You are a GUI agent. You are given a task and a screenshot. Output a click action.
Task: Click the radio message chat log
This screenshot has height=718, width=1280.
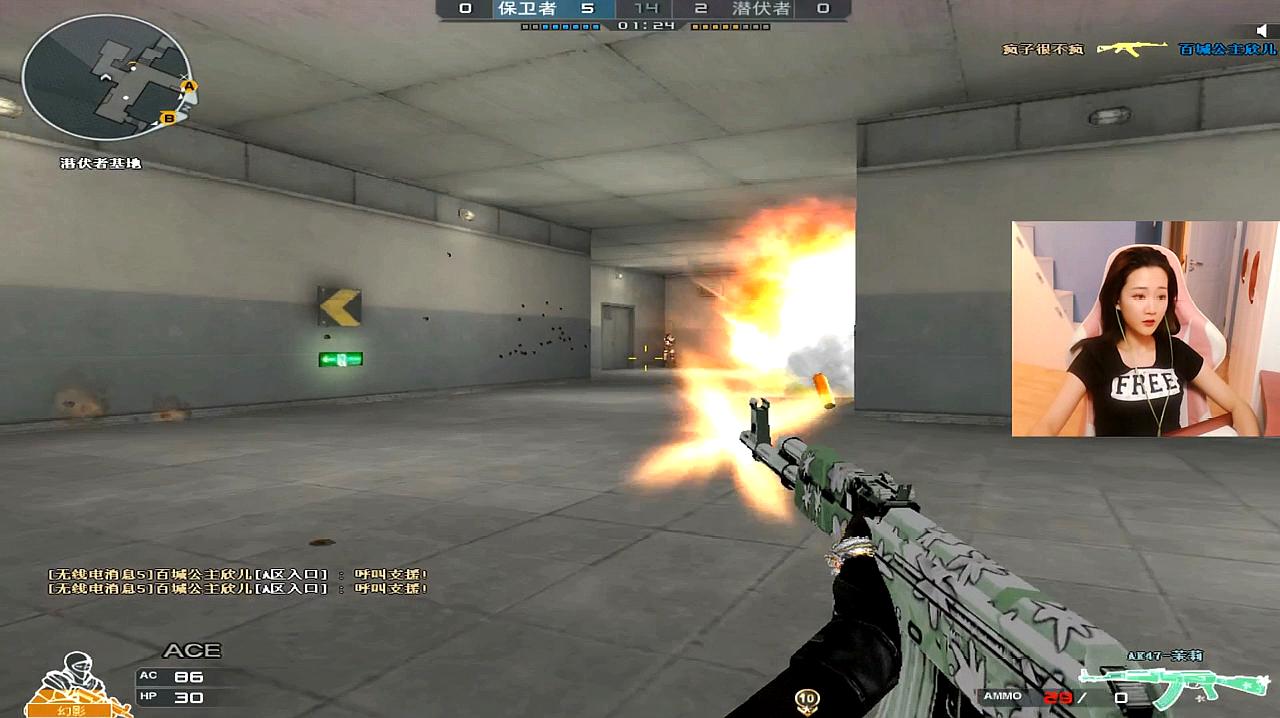[238, 581]
